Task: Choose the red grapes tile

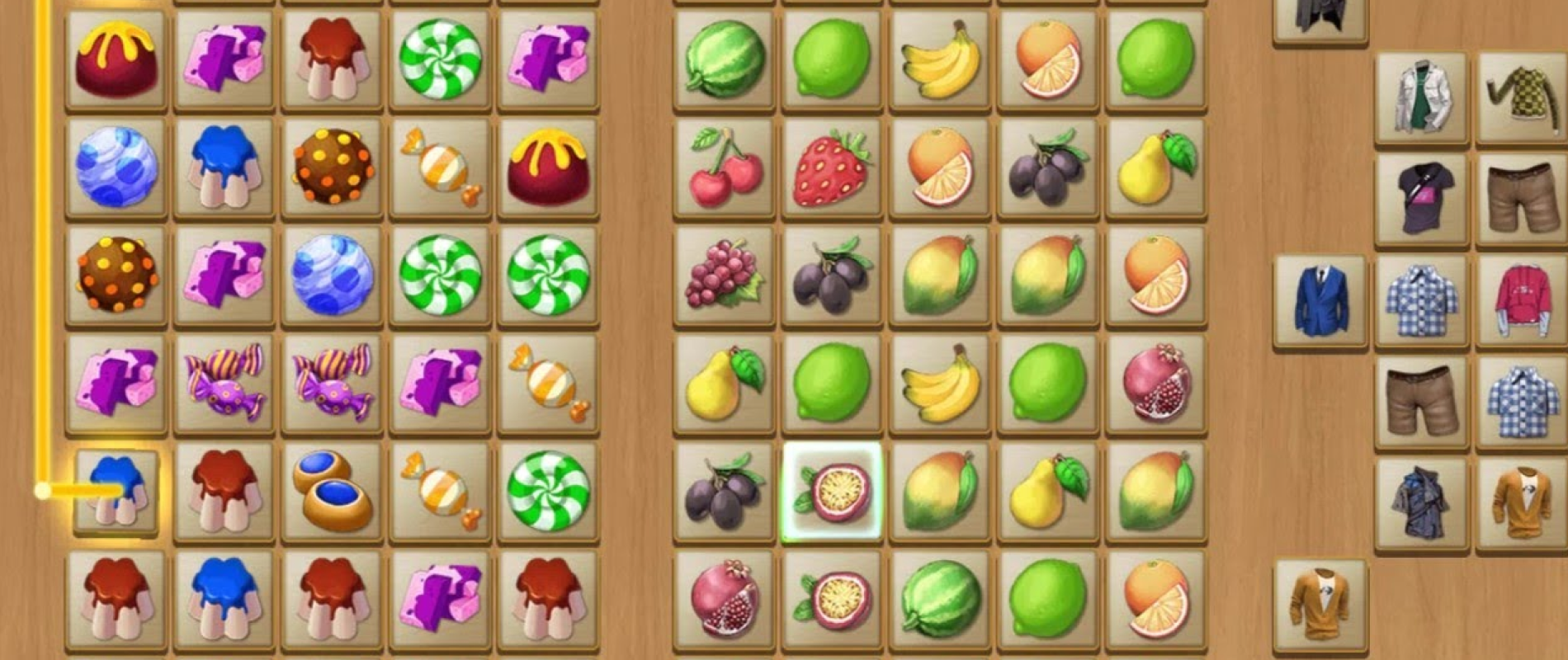Action: click(724, 275)
